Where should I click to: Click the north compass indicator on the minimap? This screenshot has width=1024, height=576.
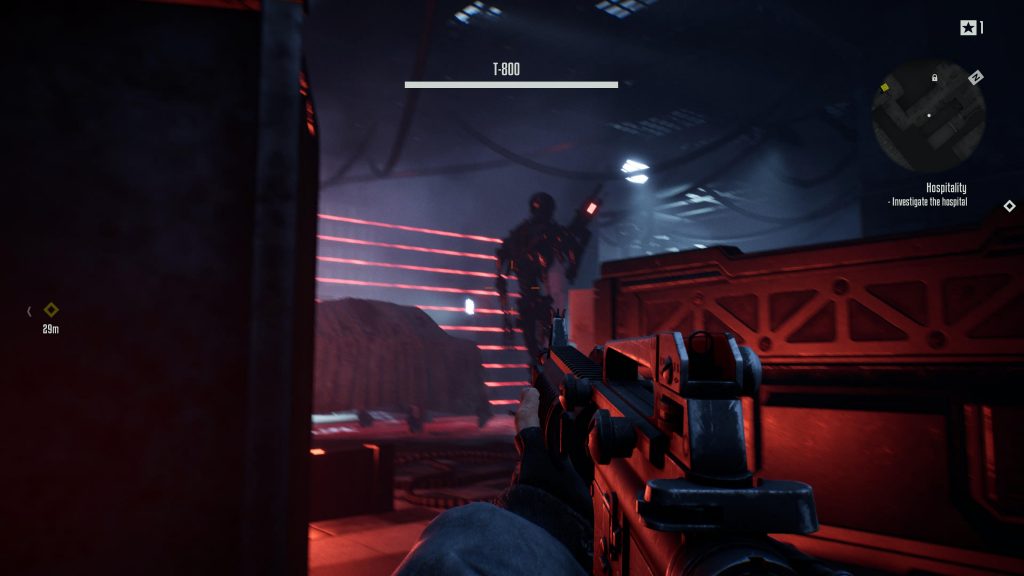[976, 77]
